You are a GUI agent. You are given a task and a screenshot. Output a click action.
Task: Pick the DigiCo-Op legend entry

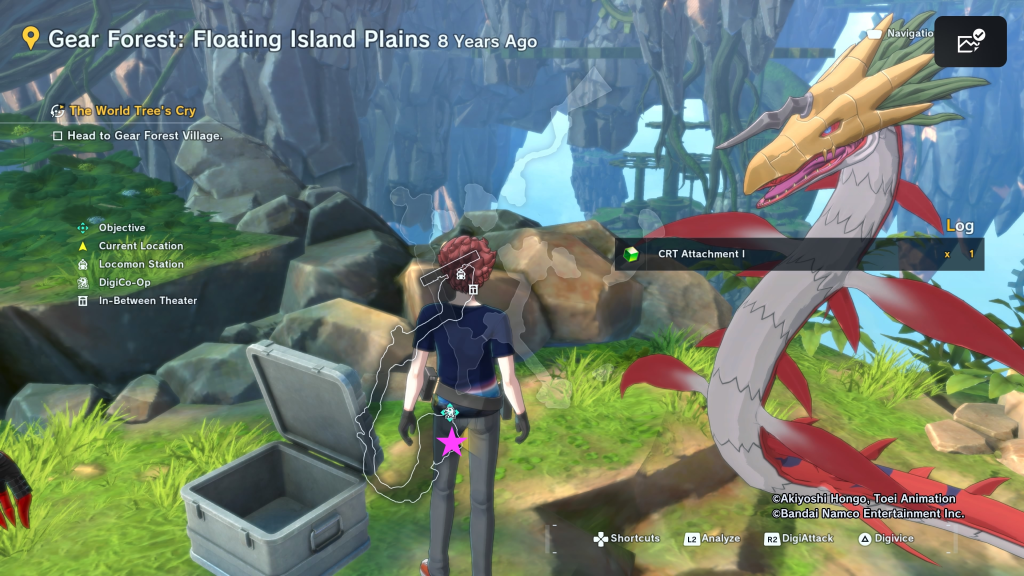coord(124,282)
